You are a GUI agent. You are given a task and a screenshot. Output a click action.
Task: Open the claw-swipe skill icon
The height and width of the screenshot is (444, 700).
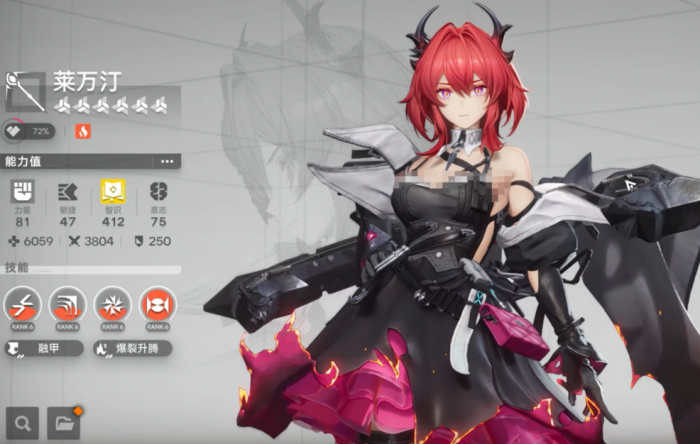tap(68, 304)
